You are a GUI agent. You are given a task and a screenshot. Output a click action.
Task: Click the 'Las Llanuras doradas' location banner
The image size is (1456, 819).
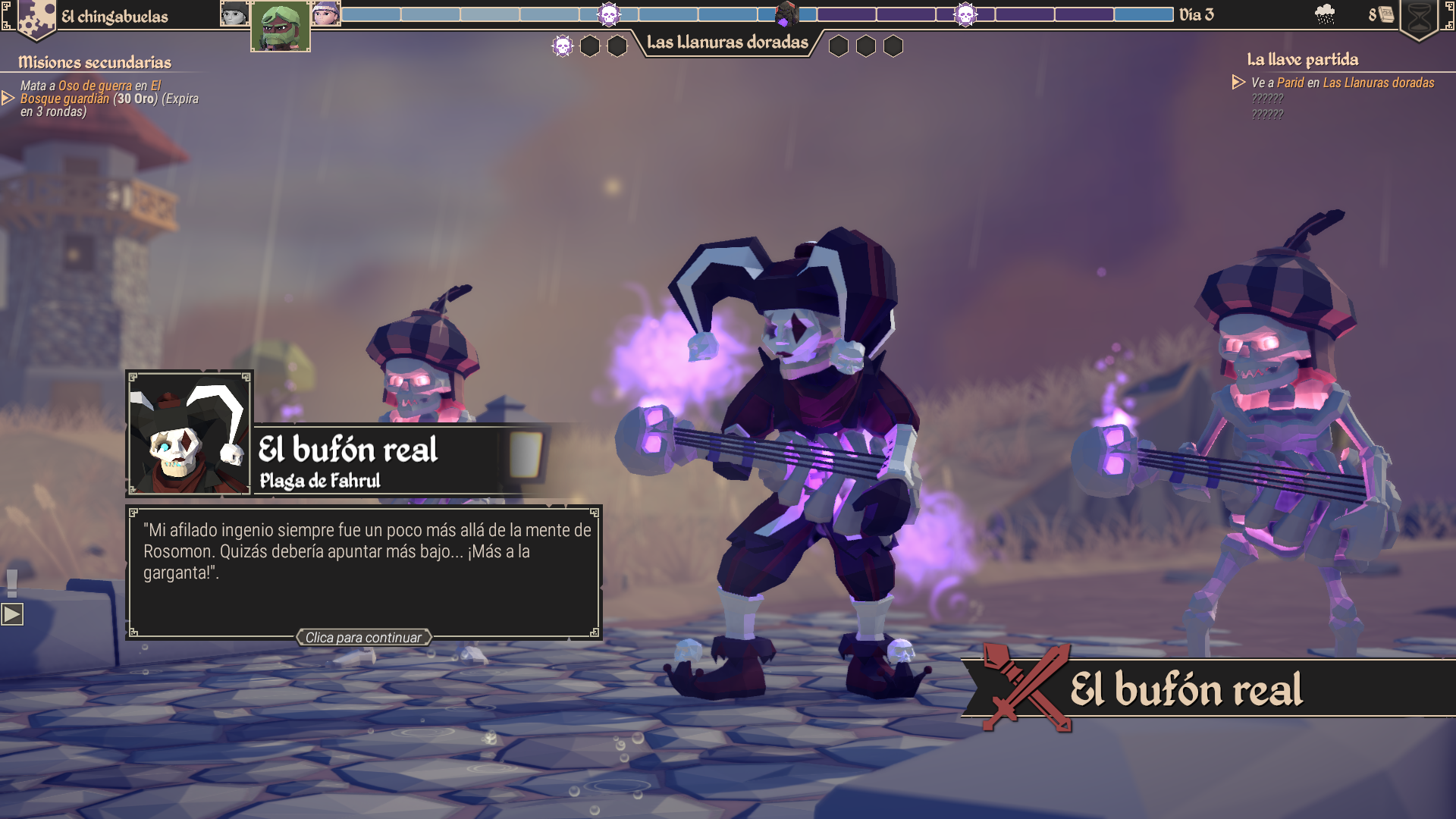(727, 42)
